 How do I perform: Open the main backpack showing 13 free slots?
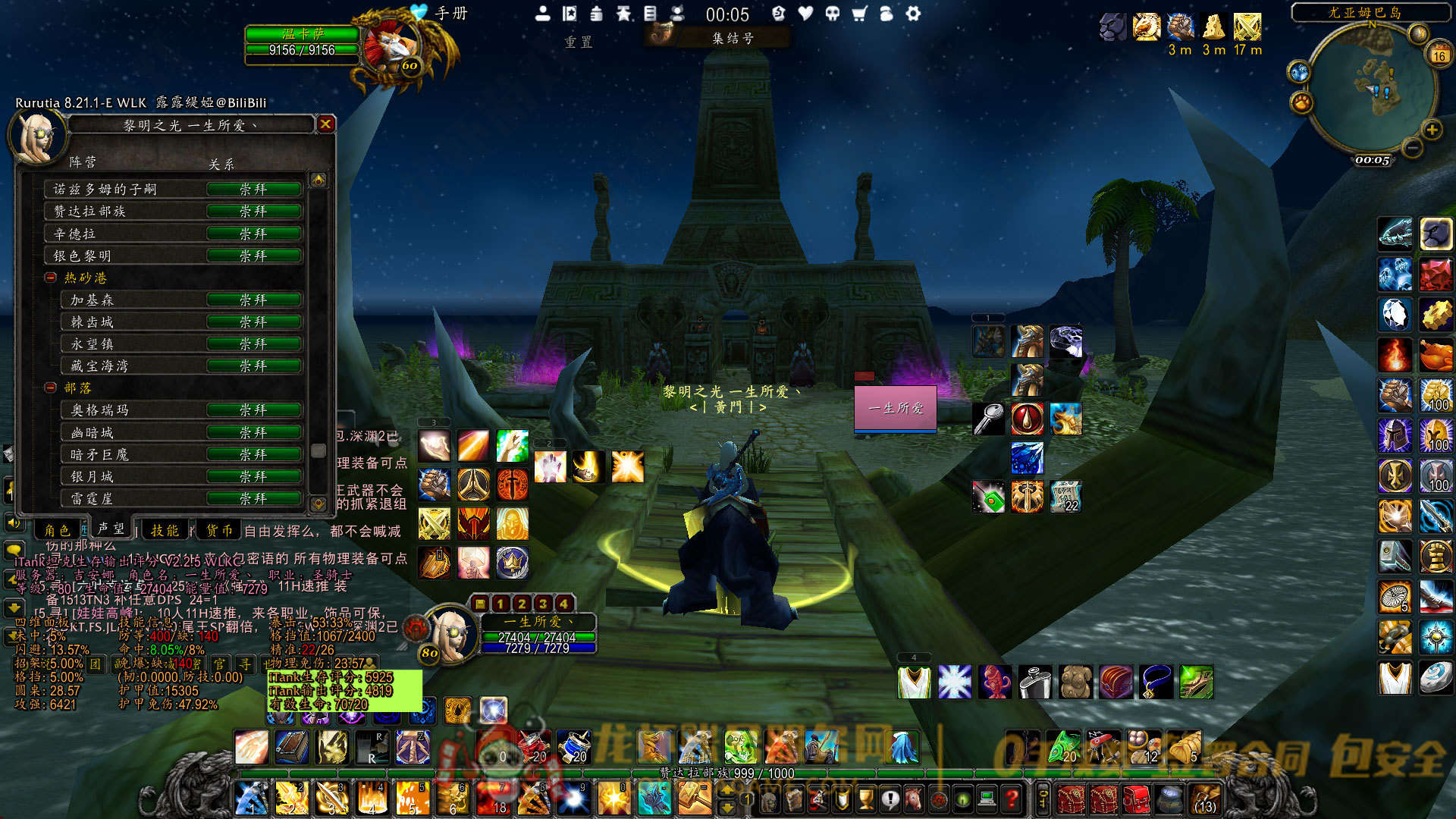pos(1205,799)
